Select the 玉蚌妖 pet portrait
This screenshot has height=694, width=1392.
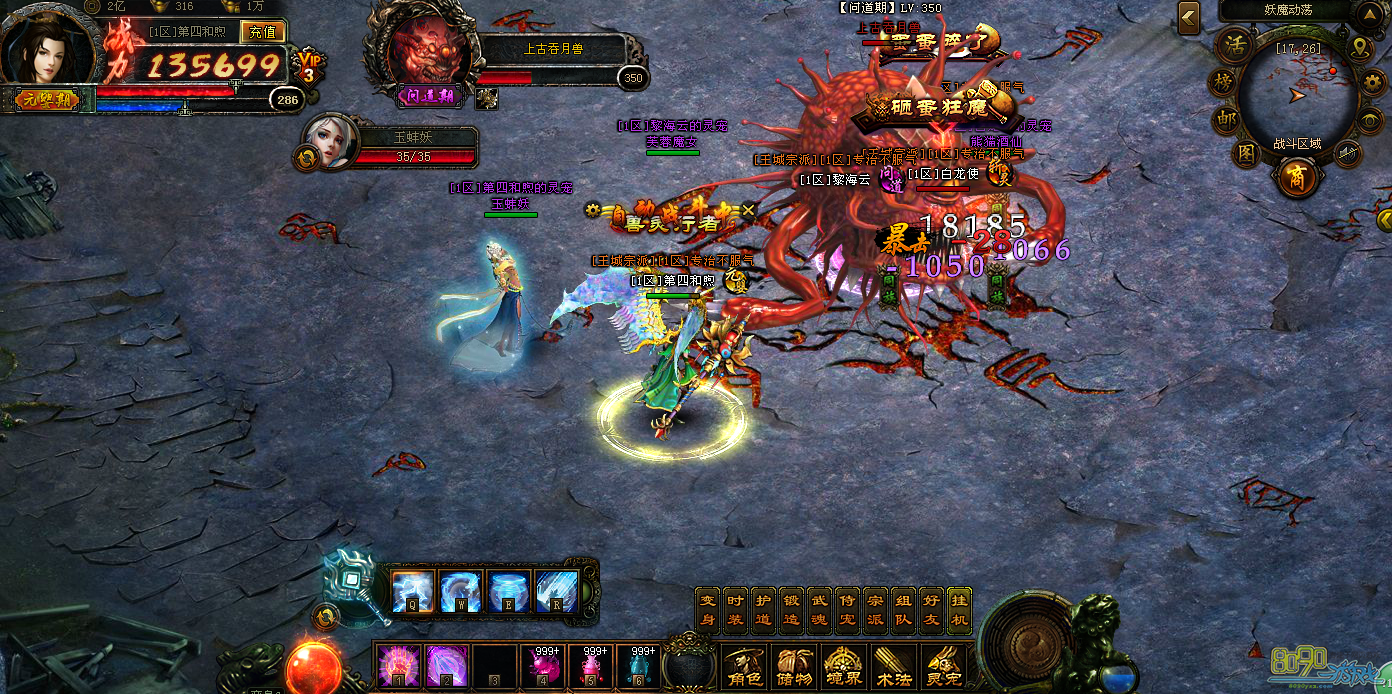point(329,142)
